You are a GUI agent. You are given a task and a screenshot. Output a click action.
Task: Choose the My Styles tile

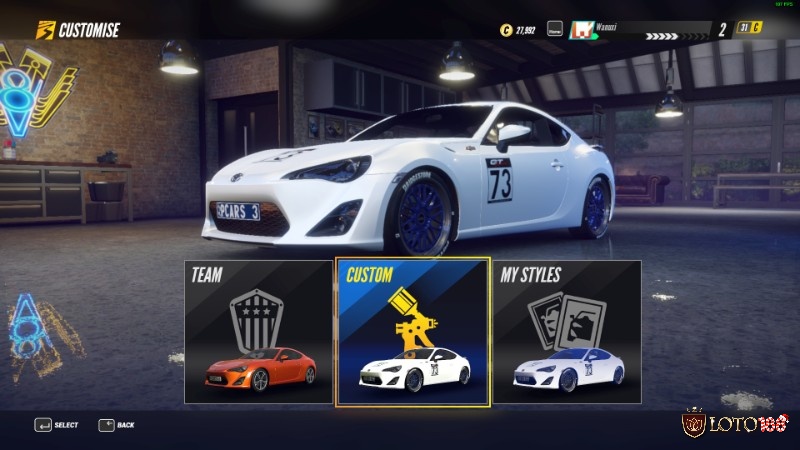(x=567, y=332)
